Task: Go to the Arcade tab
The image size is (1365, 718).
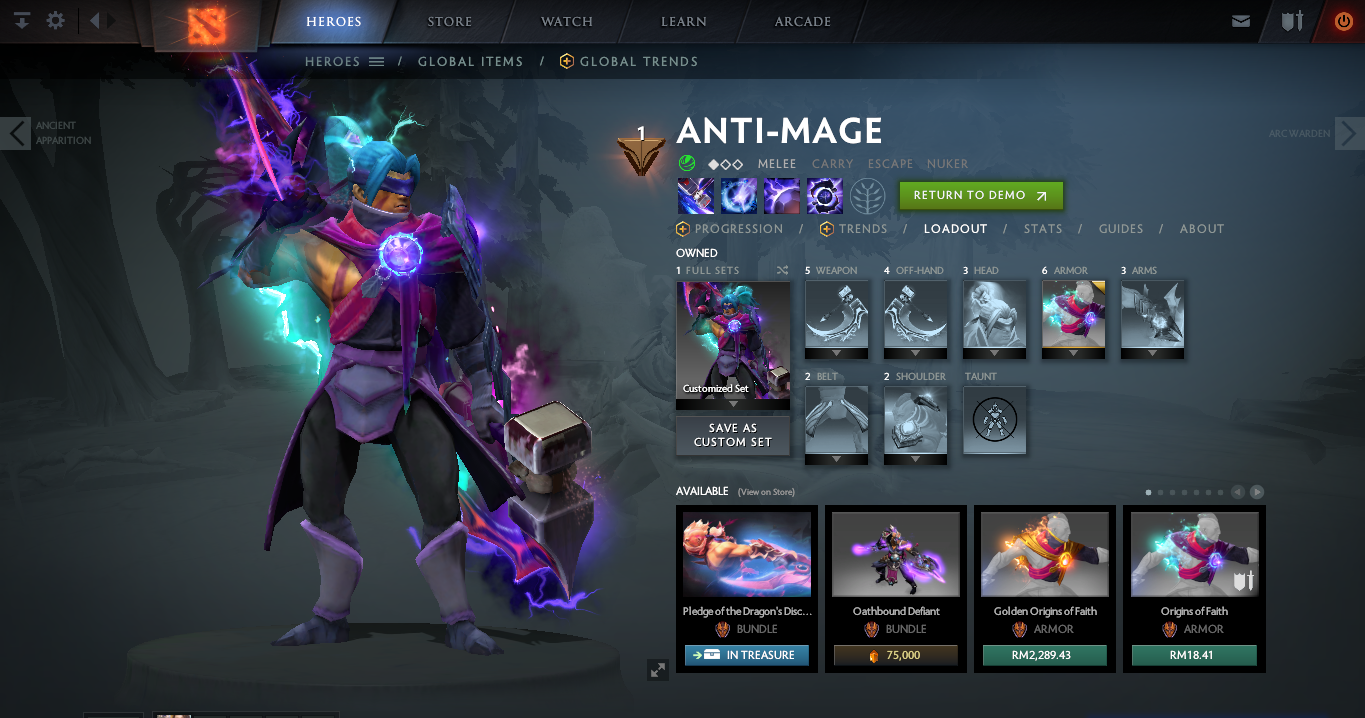Action: [x=803, y=22]
